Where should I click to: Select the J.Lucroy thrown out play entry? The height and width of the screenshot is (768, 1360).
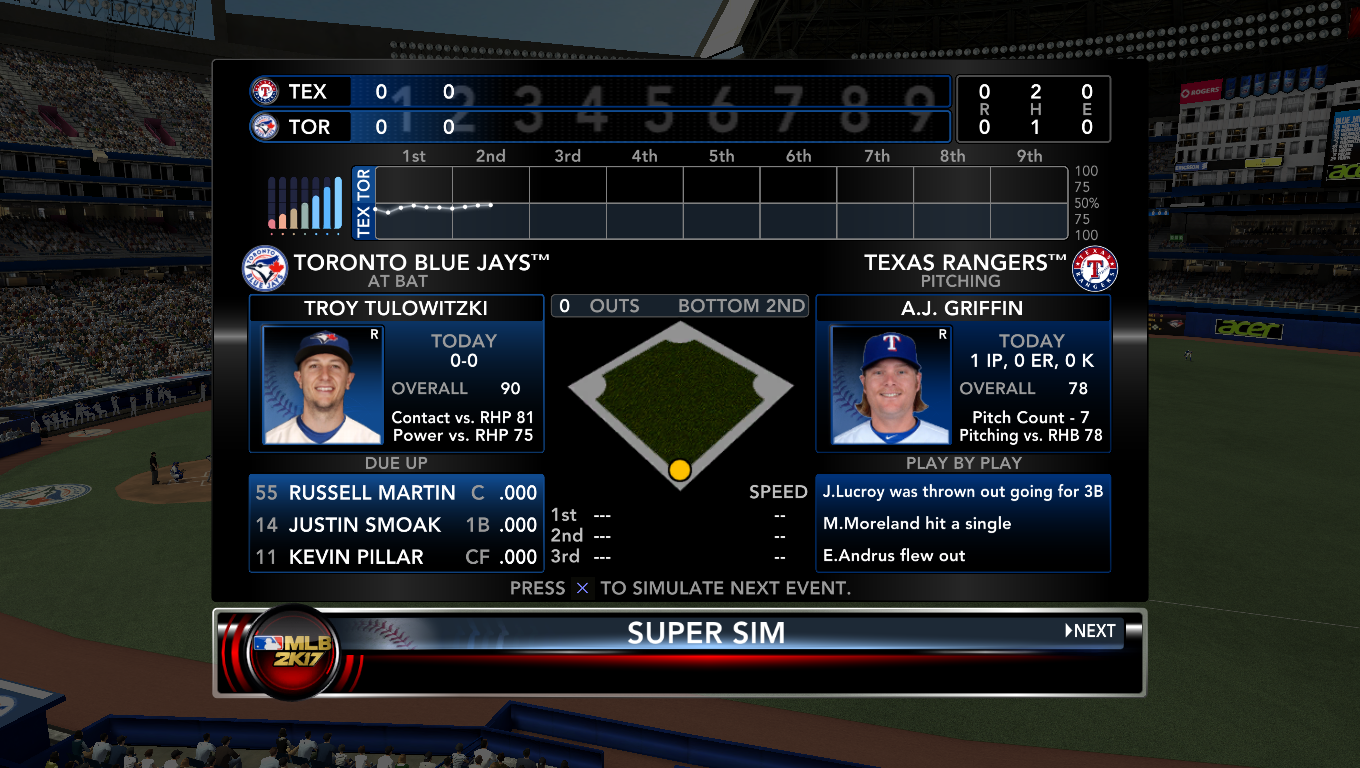(962, 491)
